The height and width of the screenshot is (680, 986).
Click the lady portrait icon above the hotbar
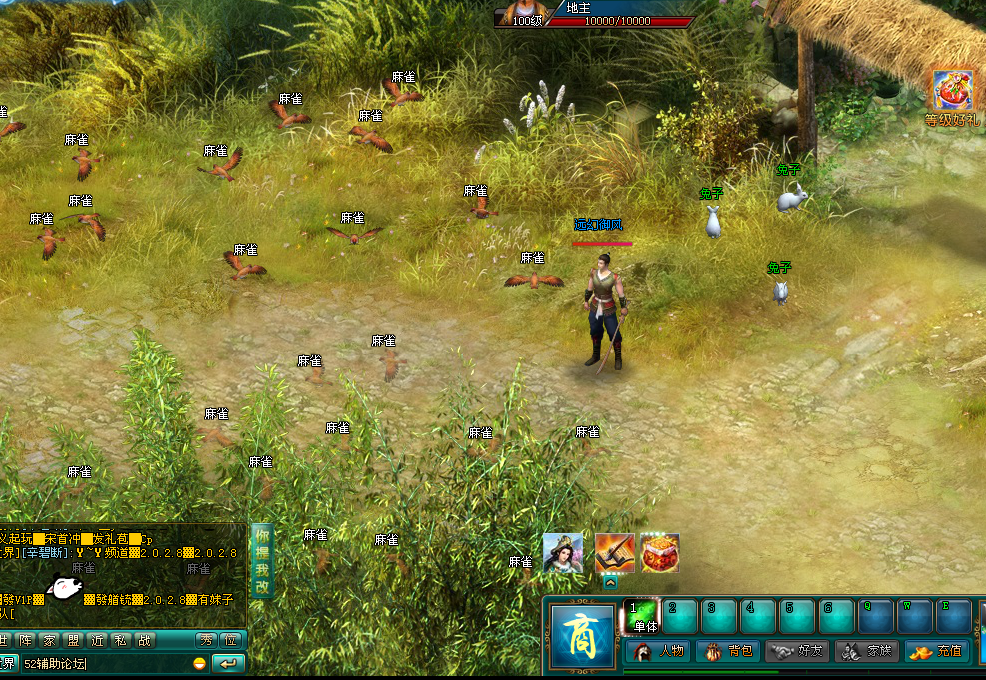[x=563, y=553]
